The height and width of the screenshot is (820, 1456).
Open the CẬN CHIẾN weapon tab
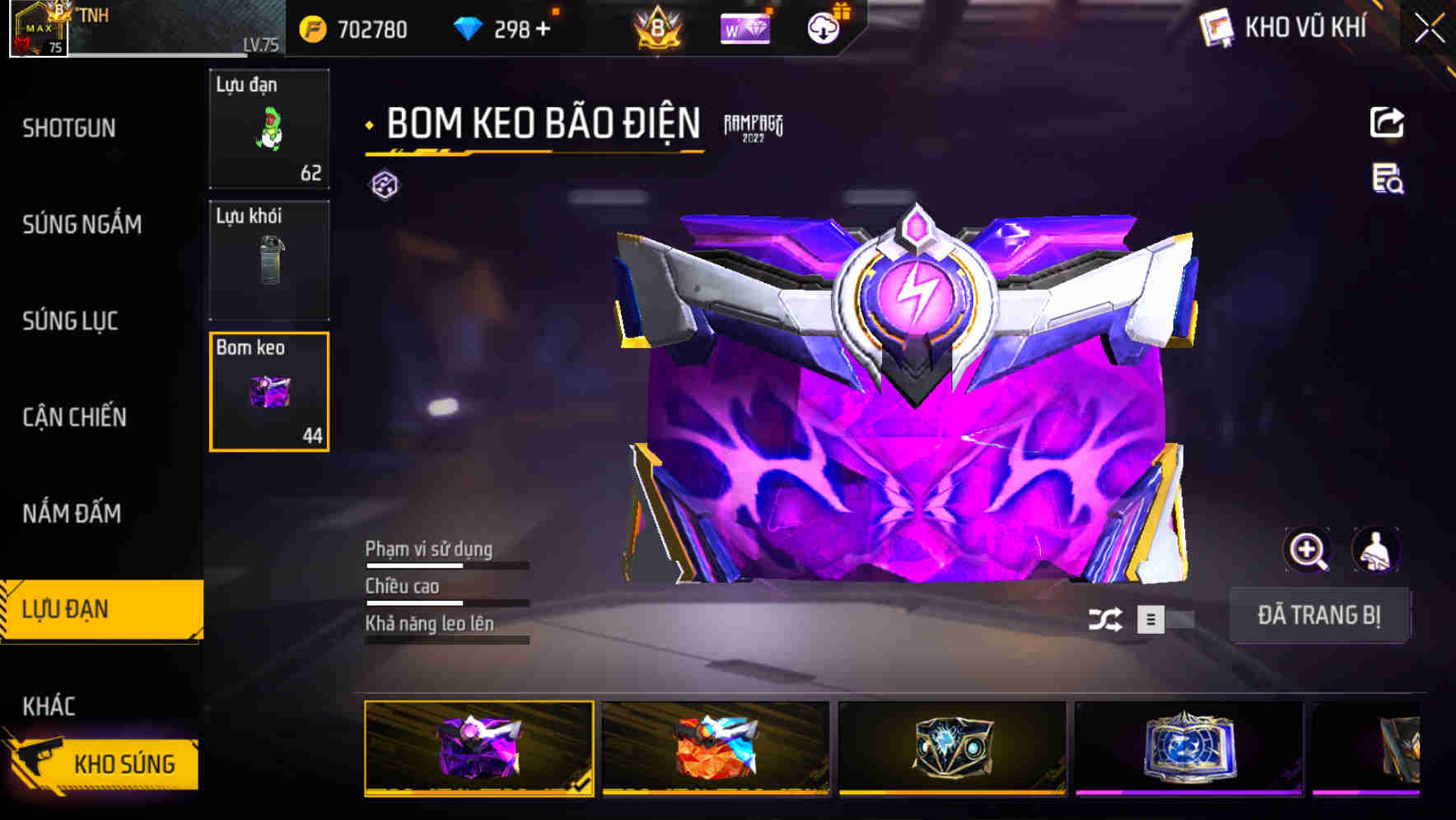click(72, 417)
